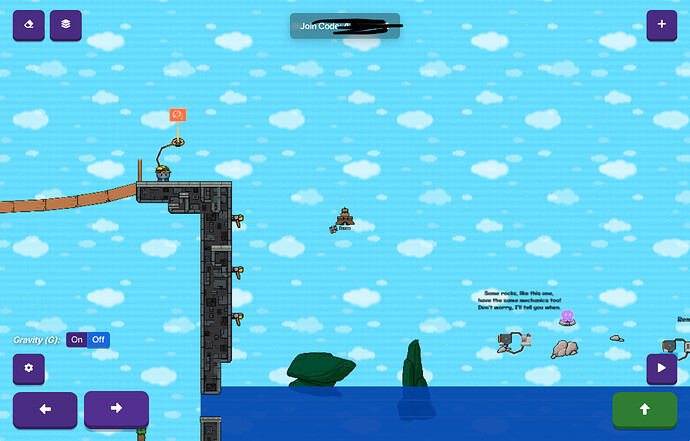This screenshot has width=690, height=441.
Task: Open the layers panel
Action: pos(66,25)
